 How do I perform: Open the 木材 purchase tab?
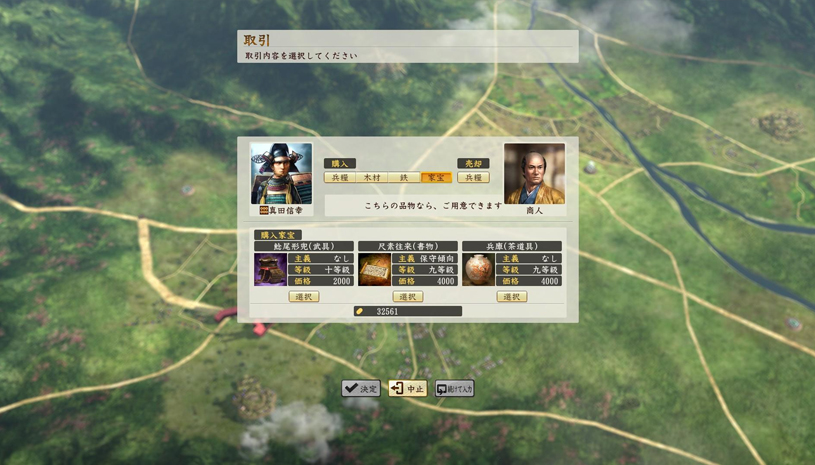[x=372, y=178]
